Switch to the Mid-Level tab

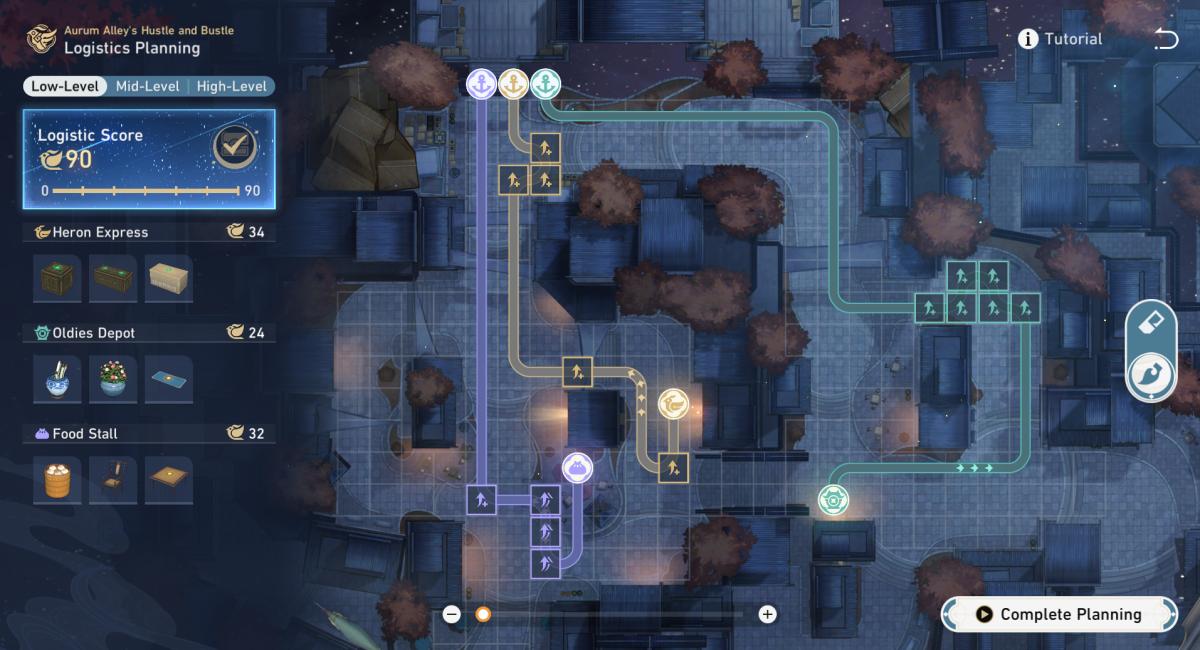(147, 86)
